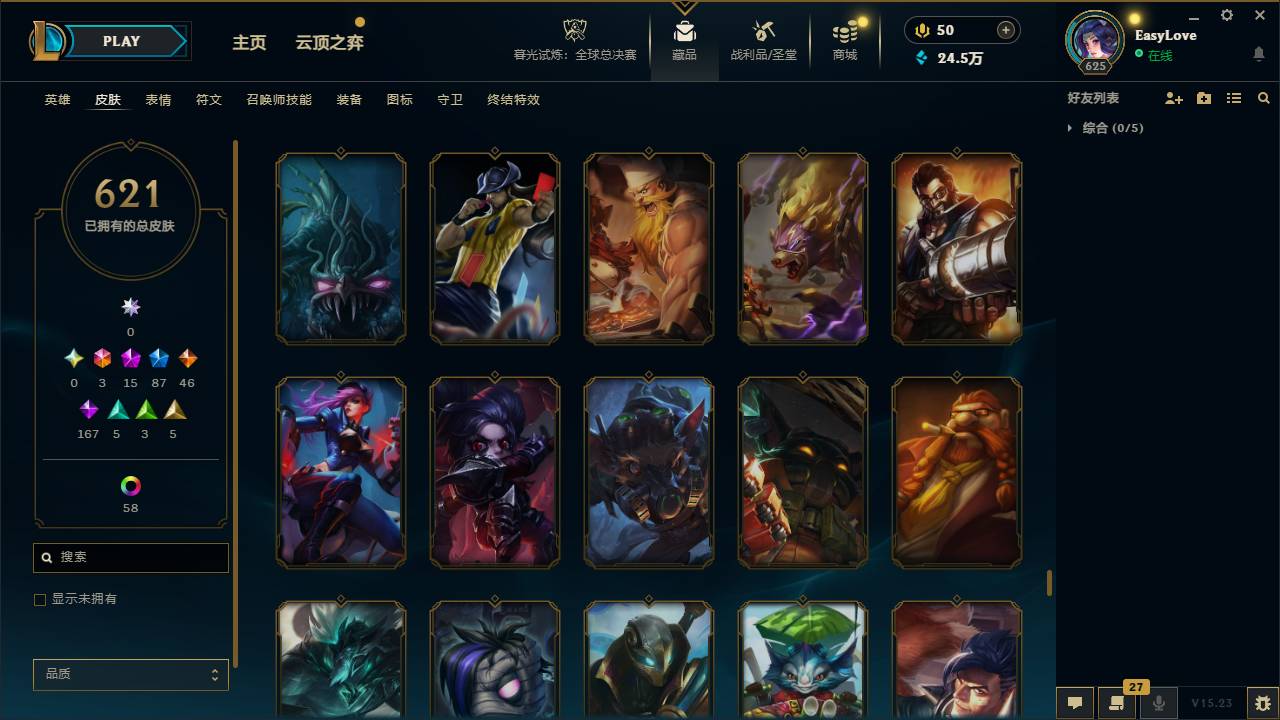1280x720 pixels.
Task: Open the friend list view options
Action: point(1233,97)
